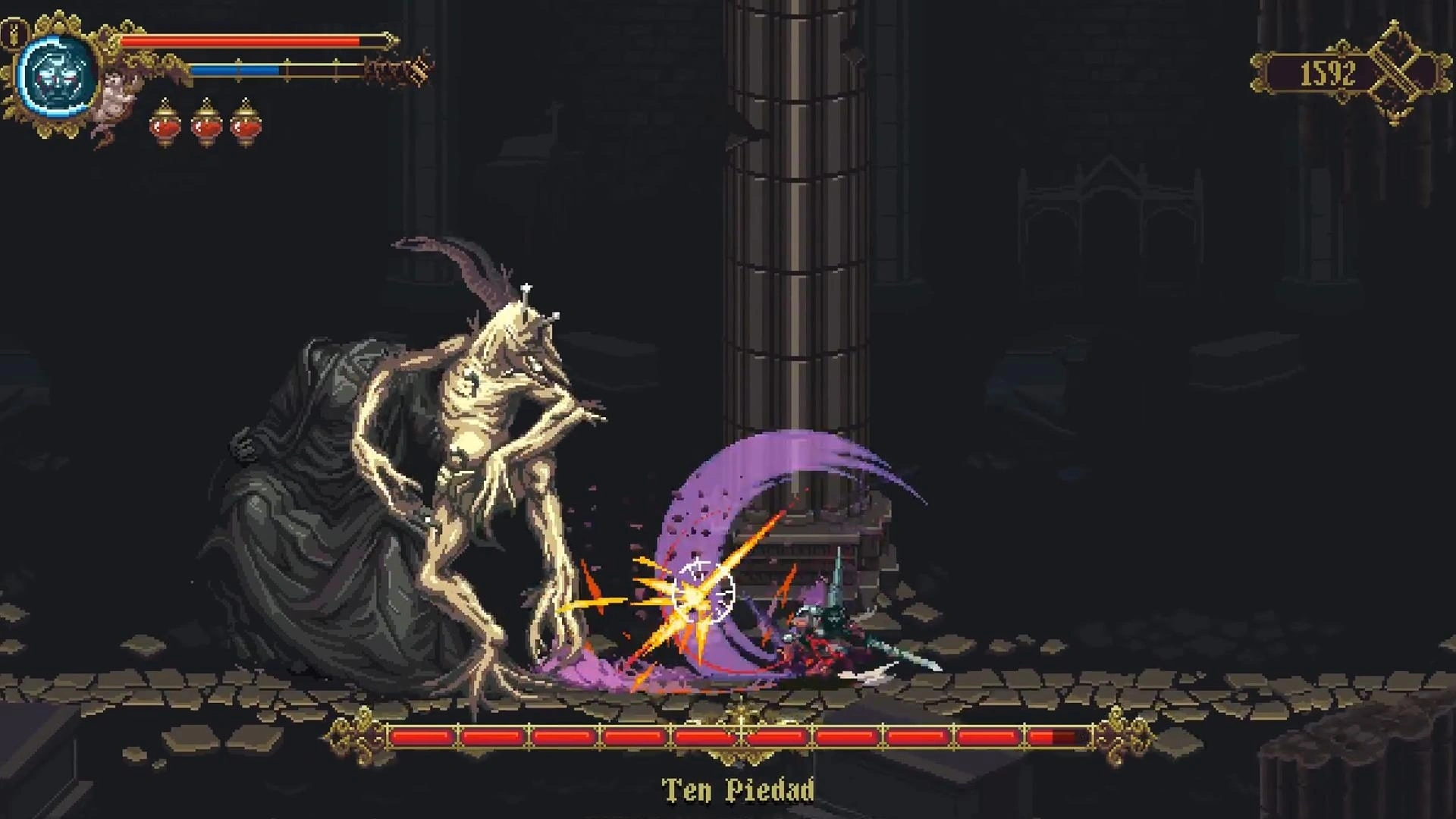1456x819 pixels.
Task: Click the Penitent One's masked portrait
Action: 58,74
